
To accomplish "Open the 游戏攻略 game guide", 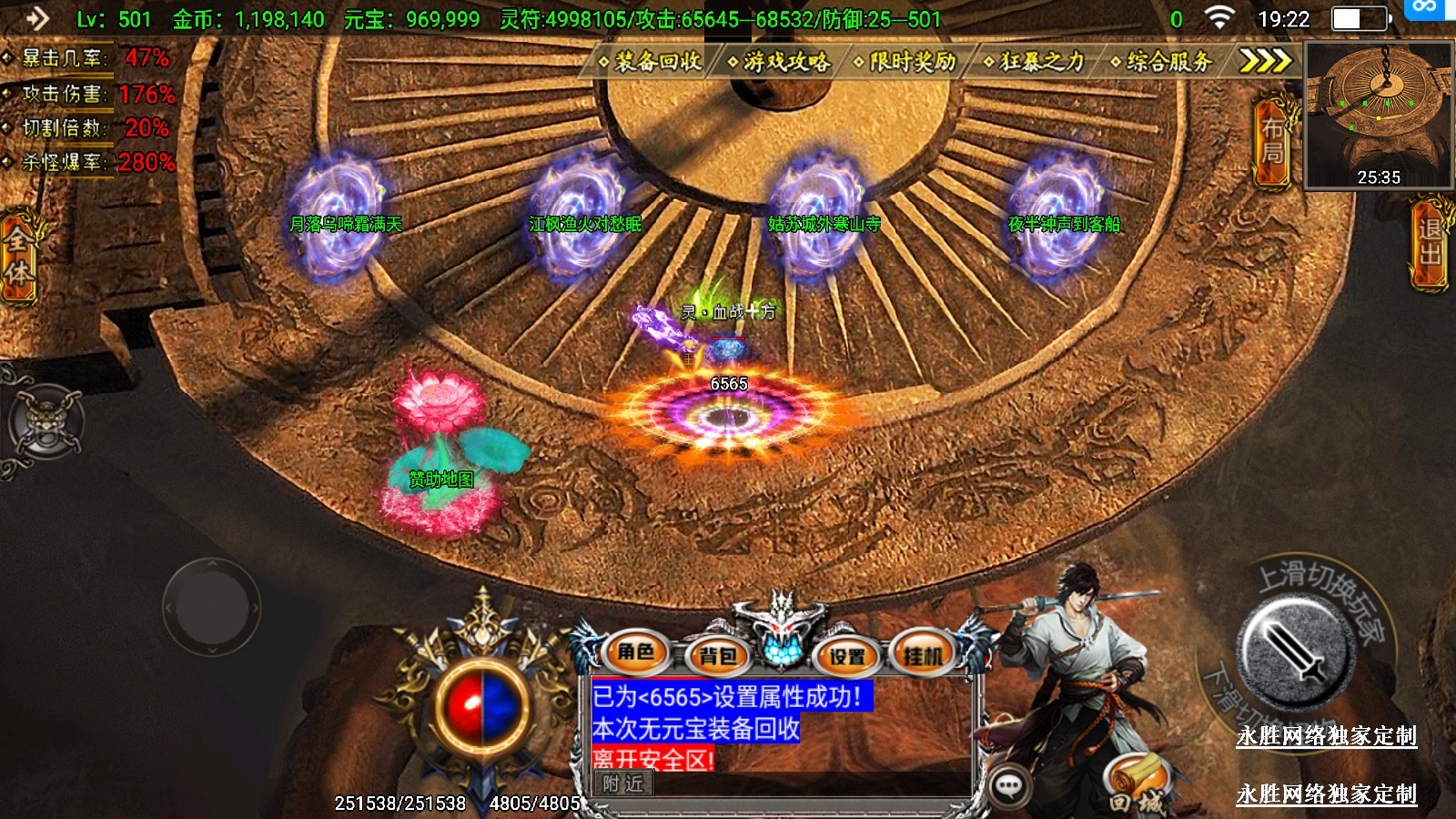I will [x=779, y=61].
